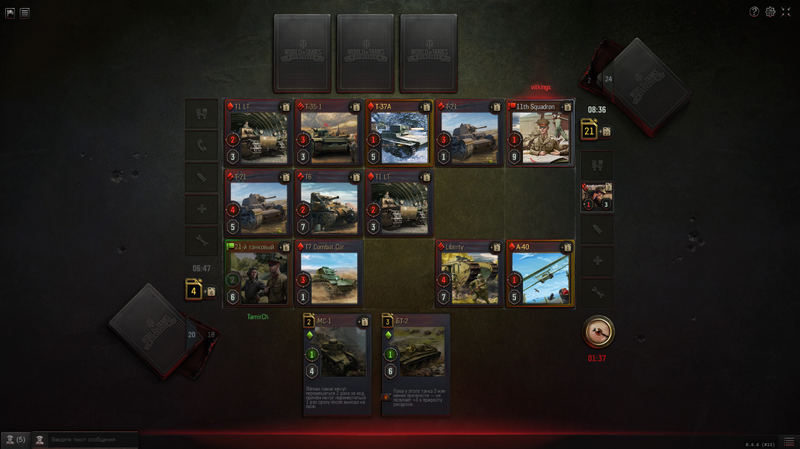This screenshot has width=800, height=449.
Task: Choose the 11th Squadron headquarters card
Action: coord(540,133)
